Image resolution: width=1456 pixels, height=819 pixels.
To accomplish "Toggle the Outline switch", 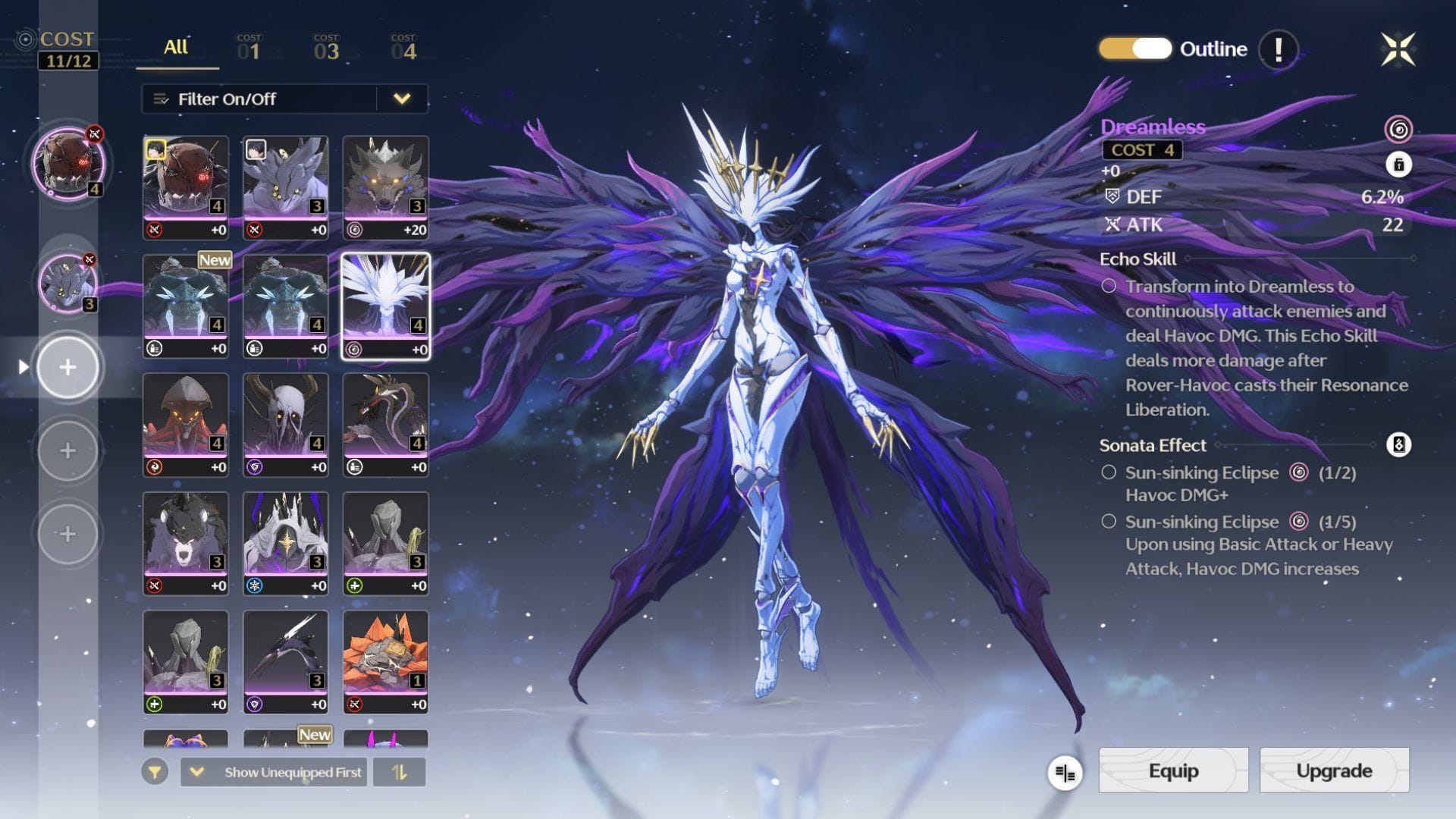I will 1135,49.
